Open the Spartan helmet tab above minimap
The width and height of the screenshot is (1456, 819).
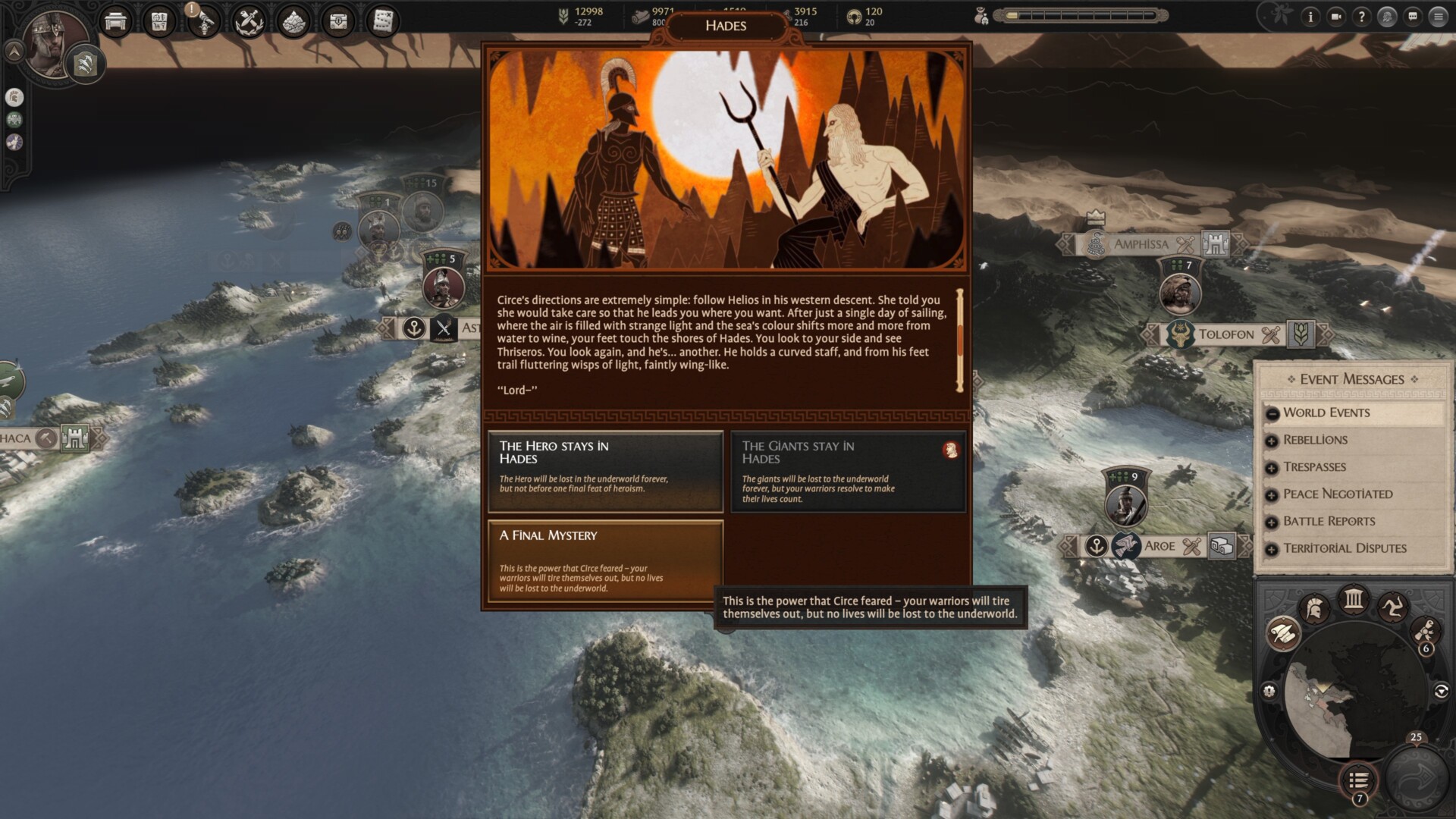click(1314, 608)
